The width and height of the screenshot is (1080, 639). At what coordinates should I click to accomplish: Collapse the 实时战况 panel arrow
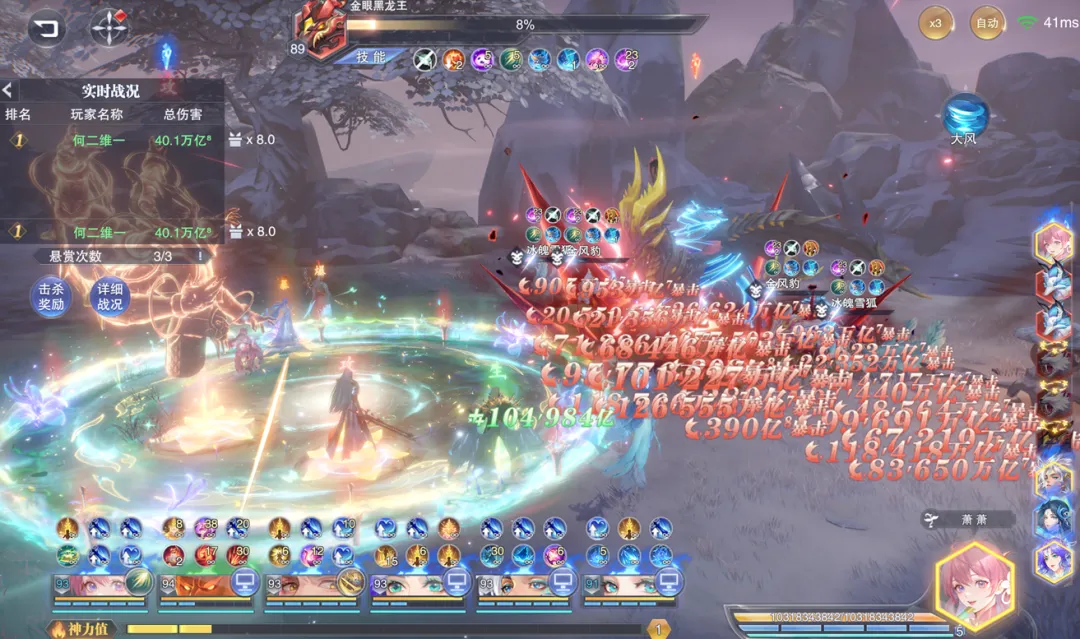(7, 91)
